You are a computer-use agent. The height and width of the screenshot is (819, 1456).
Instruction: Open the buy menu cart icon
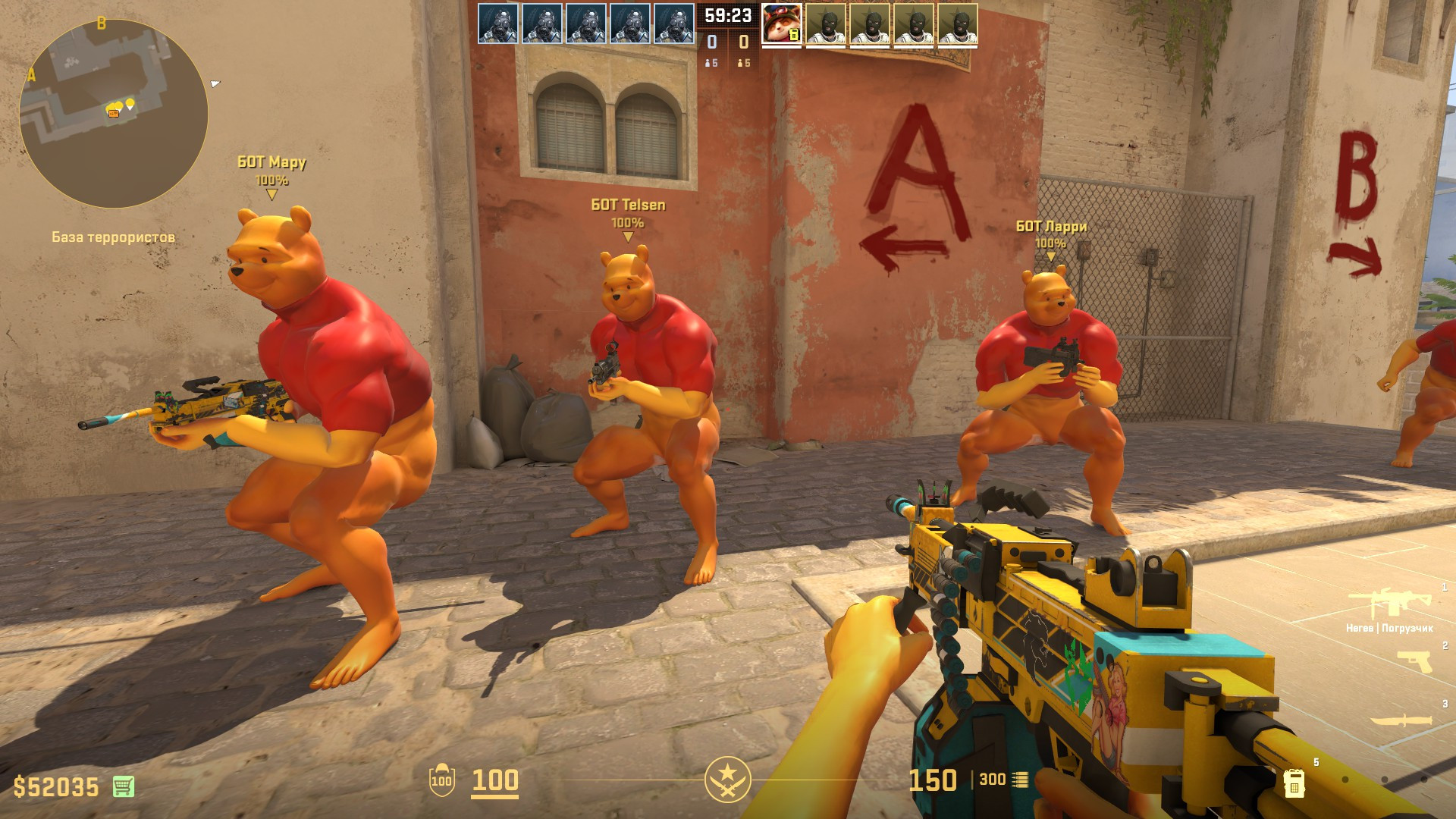coord(124,786)
